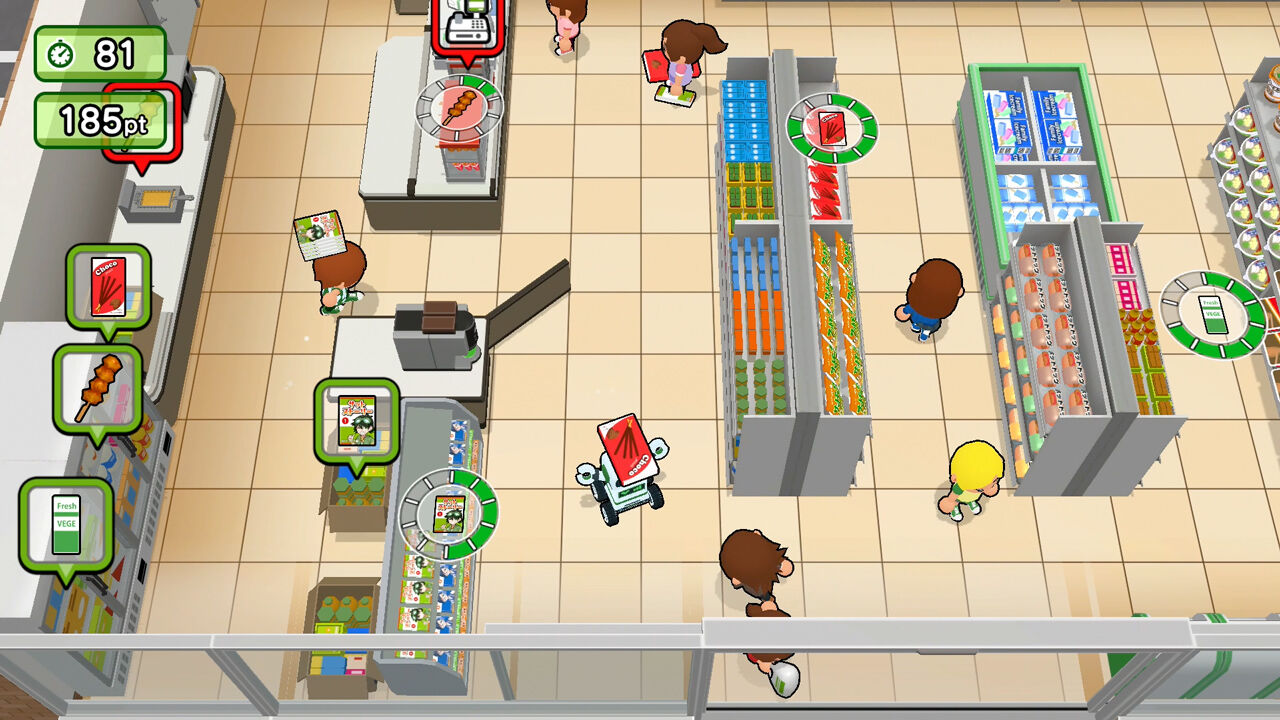Click the skewer progress ring above the grill
This screenshot has height=720, width=1280.
point(460,110)
